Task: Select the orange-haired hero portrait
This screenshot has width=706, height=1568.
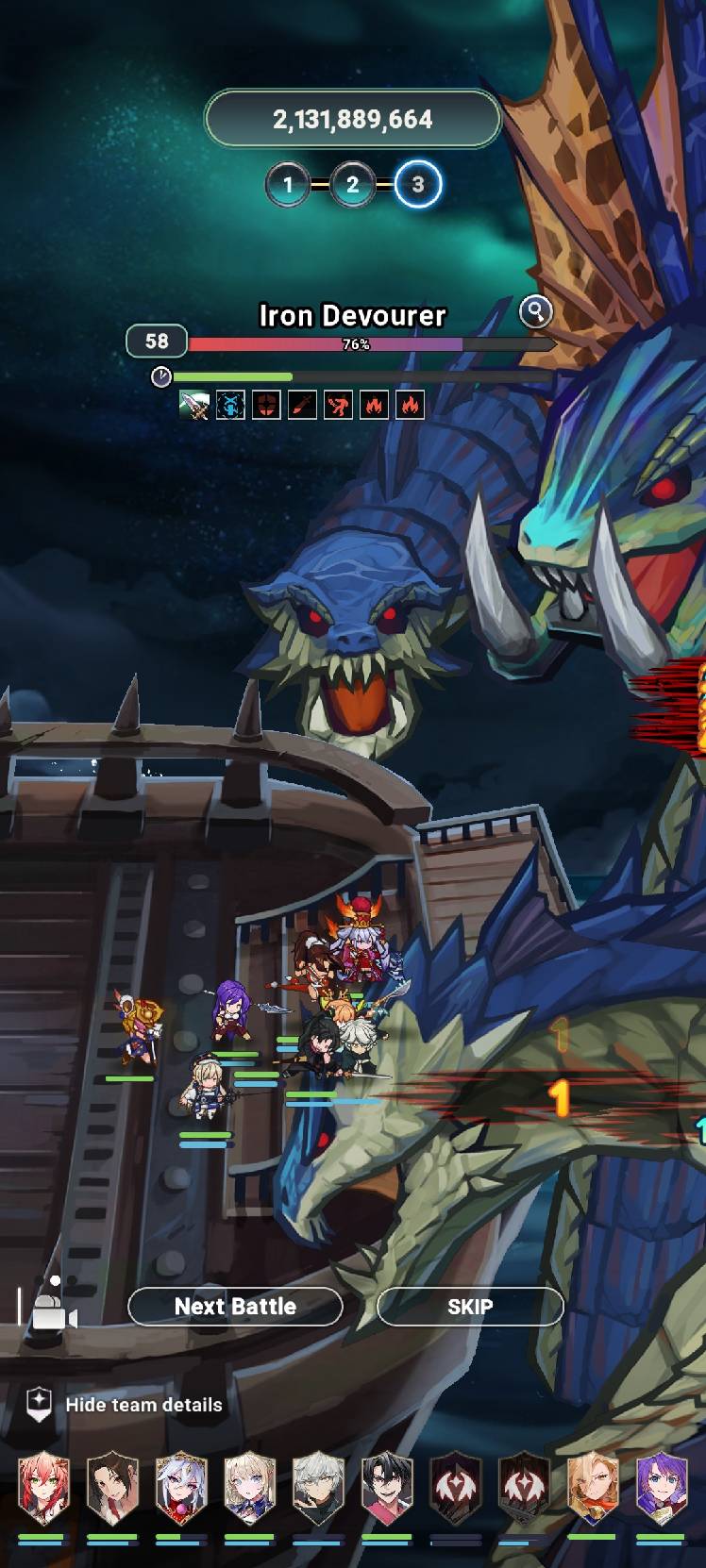Action: point(593,1491)
